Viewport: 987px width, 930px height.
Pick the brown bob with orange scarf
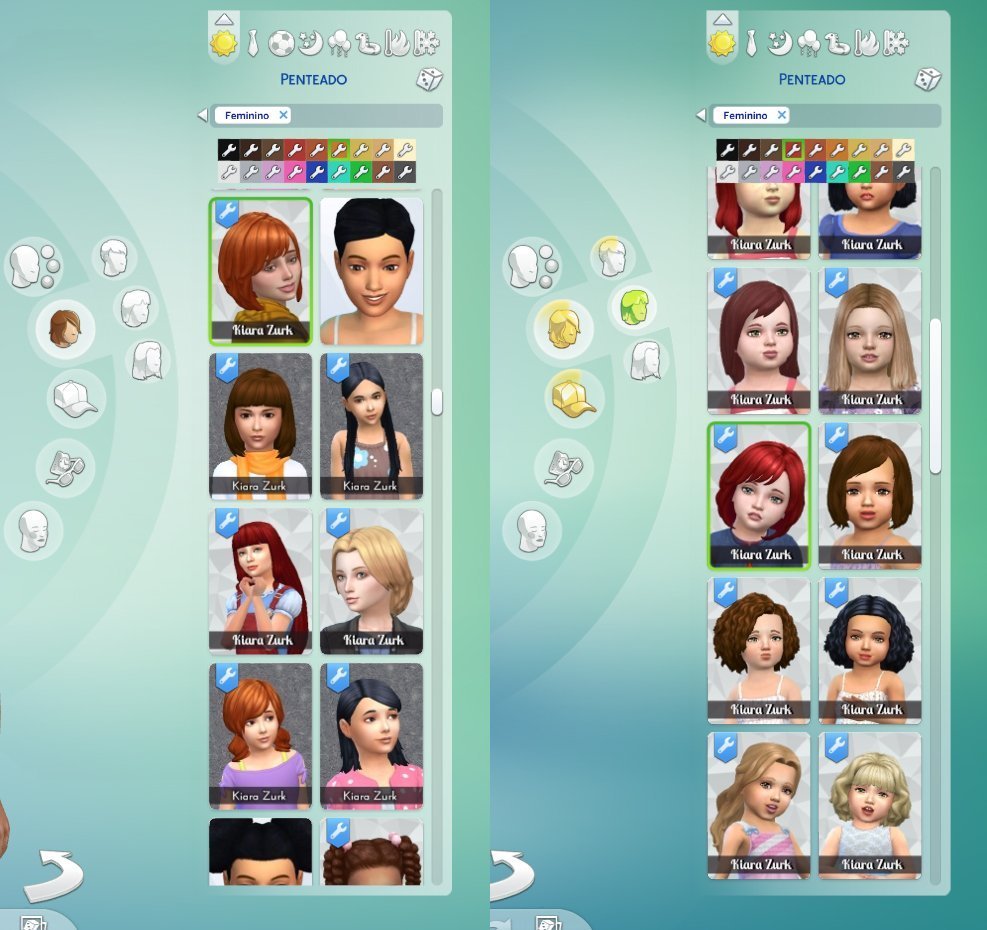pyautogui.click(x=261, y=424)
